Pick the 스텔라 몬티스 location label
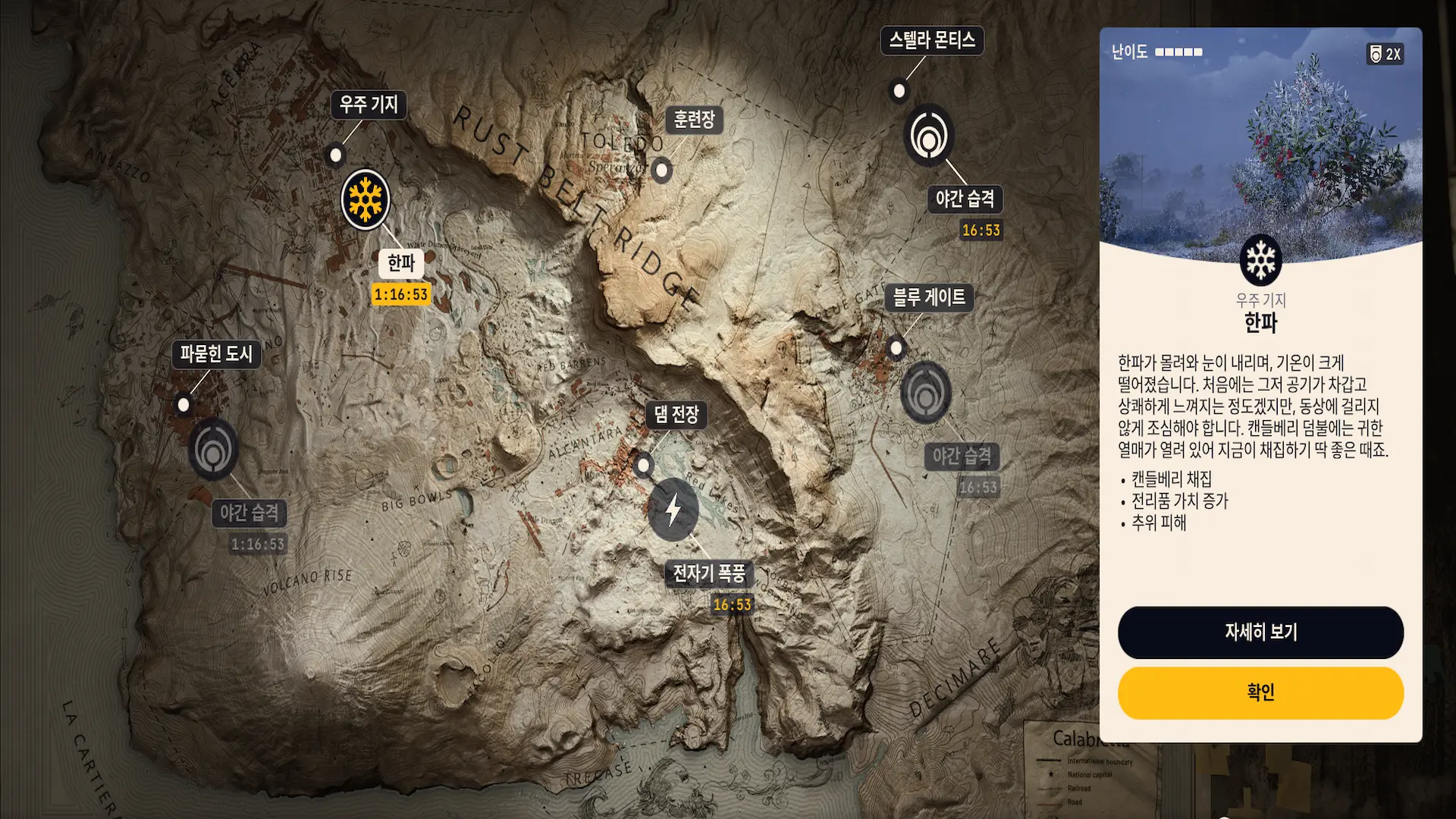Image resolution: width=1456 pixels, height=819 pixels. coord(932,40)
